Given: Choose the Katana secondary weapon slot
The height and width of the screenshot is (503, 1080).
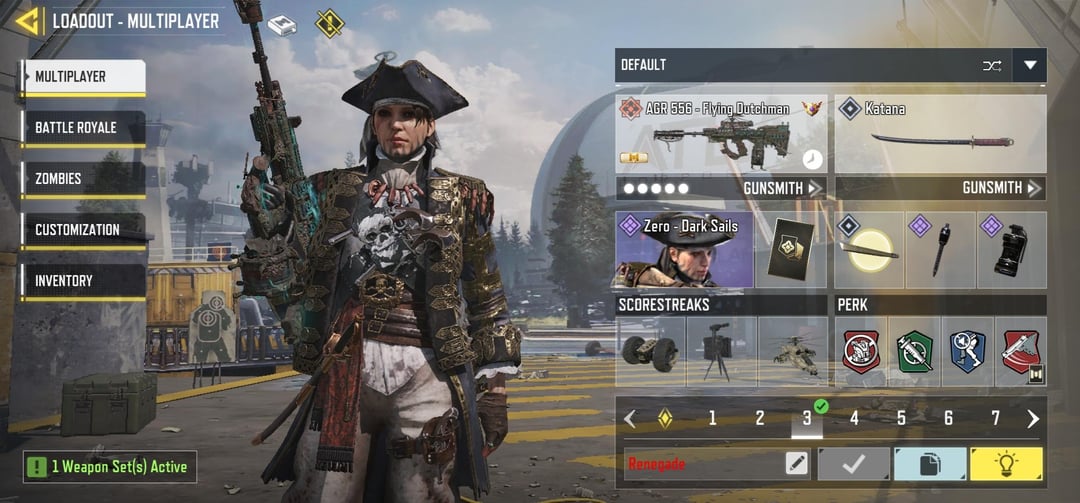Looking at the screenshot, I should pyautogui.click(x=940, y=134).
